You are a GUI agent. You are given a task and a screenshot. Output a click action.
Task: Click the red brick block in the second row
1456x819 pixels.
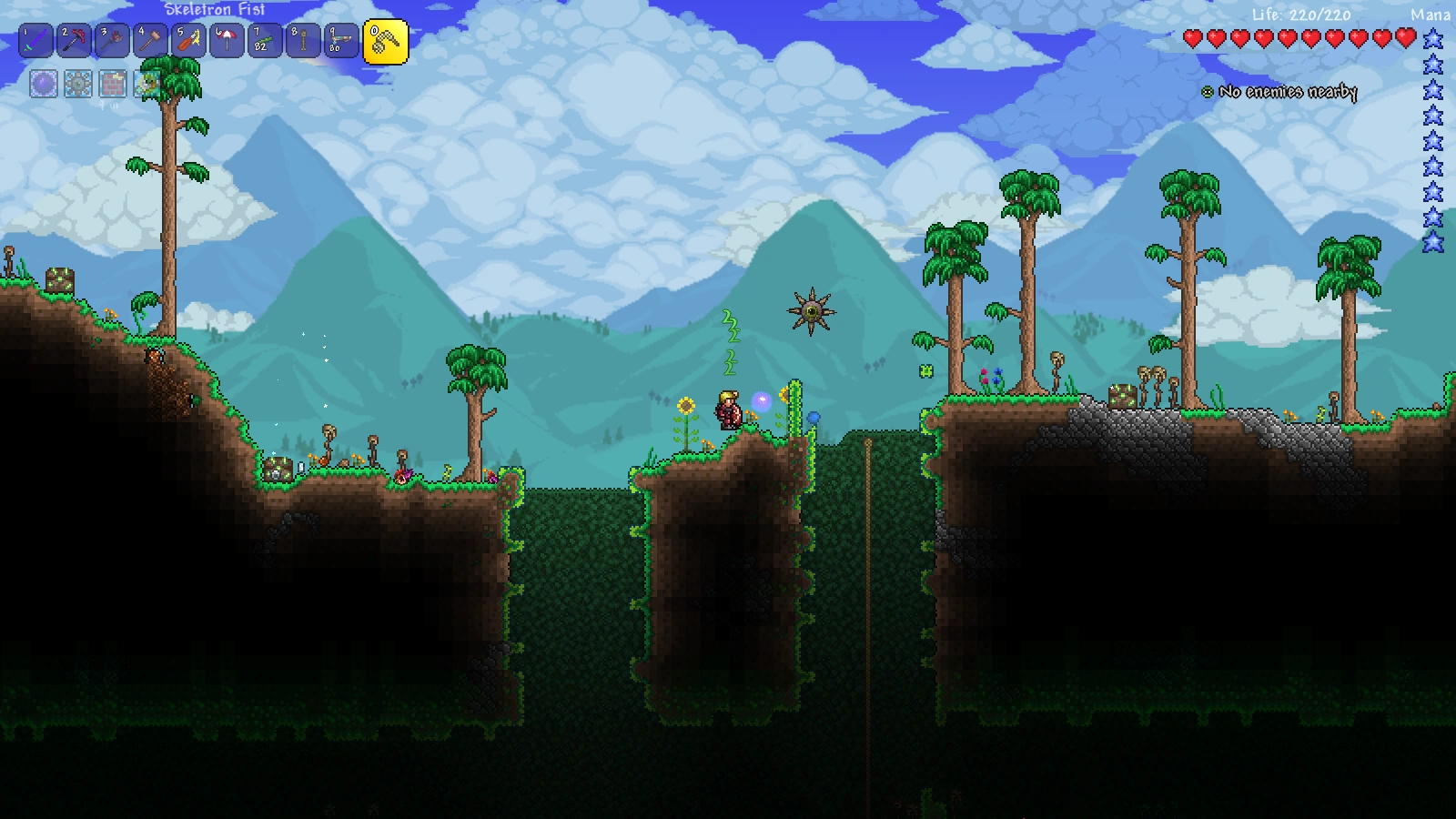[113, 84]
